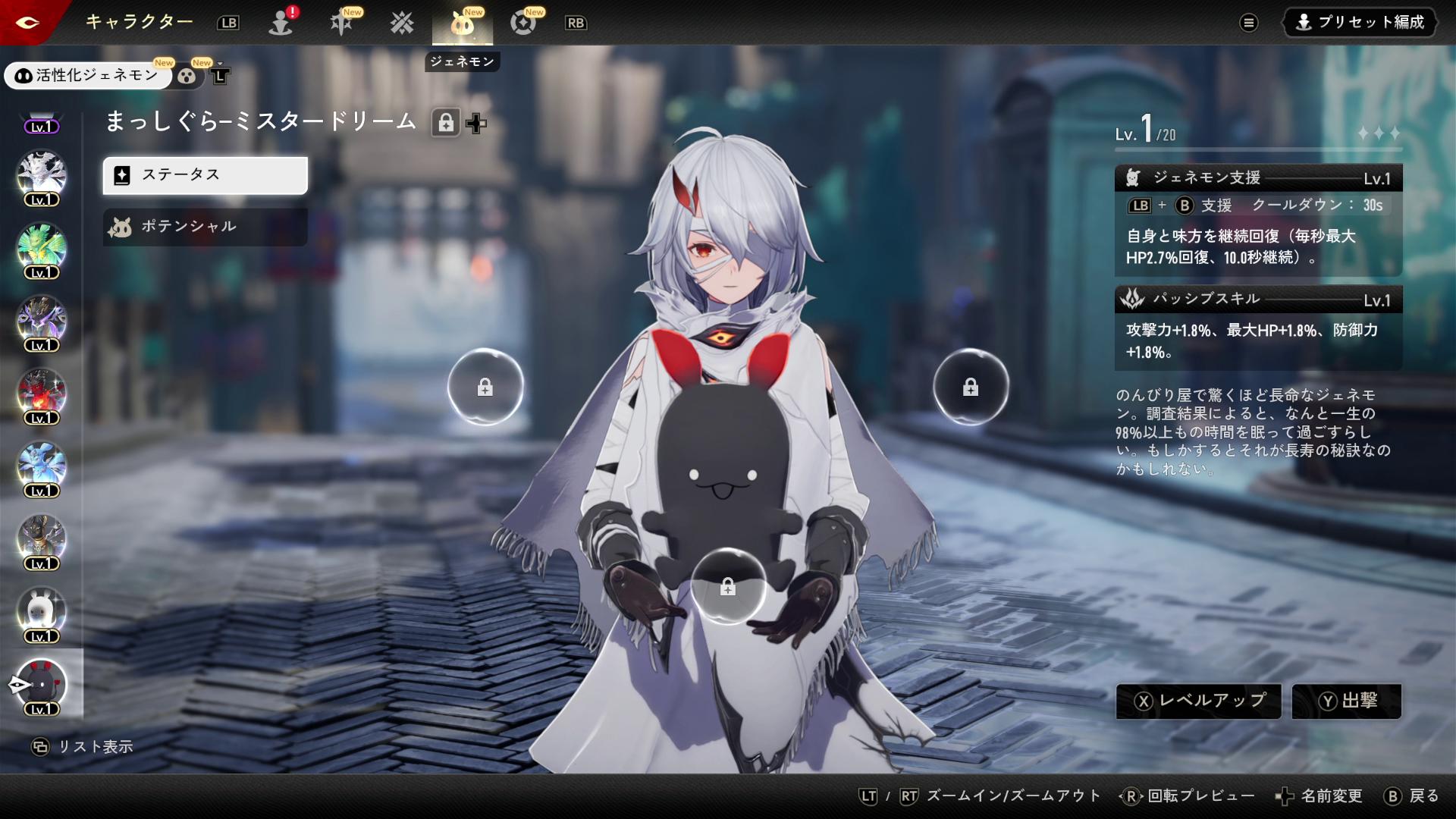Deploy this Genemon with 出撃
This screenshot has height=819, width=1456.
pyautogui.click(x=1347, y=701)
